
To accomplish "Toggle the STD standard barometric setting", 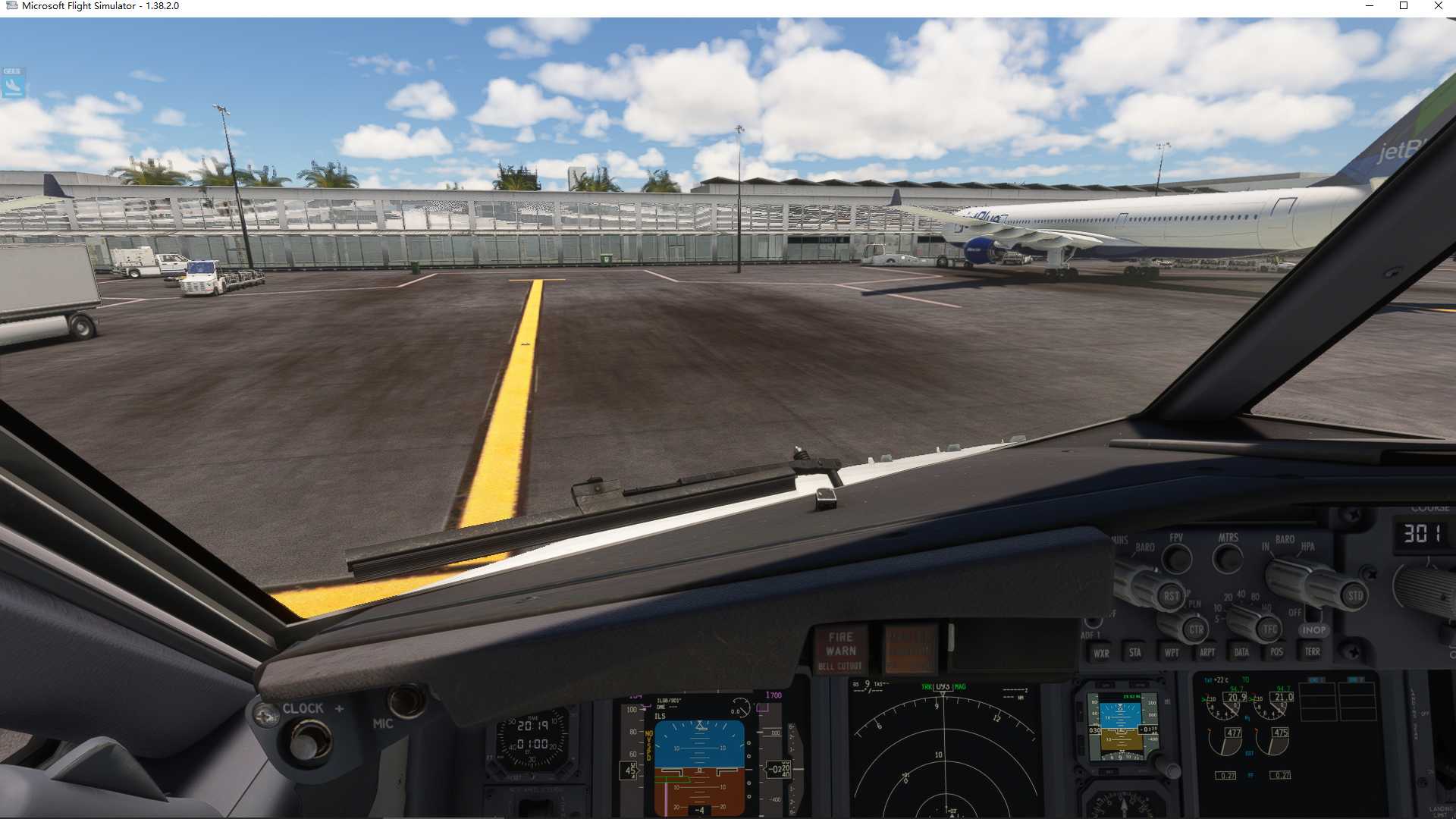I will 1355,595.
